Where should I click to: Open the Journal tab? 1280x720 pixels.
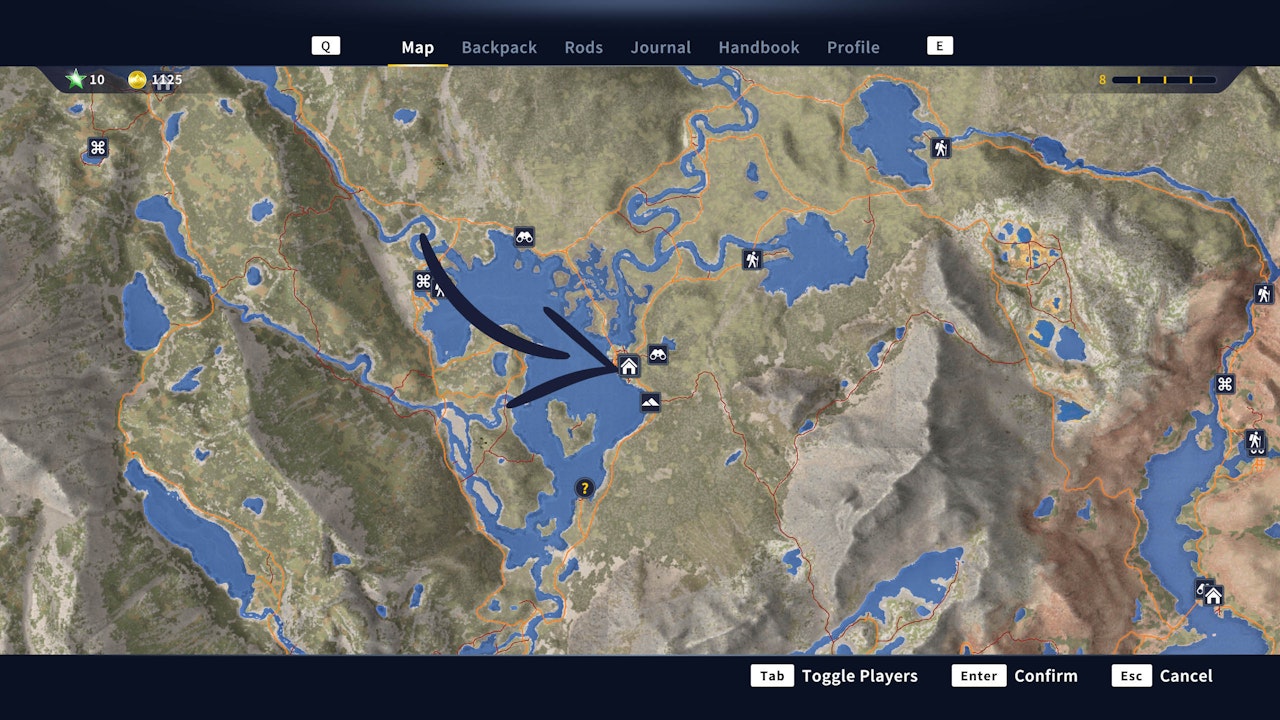(x=660, y=47)
